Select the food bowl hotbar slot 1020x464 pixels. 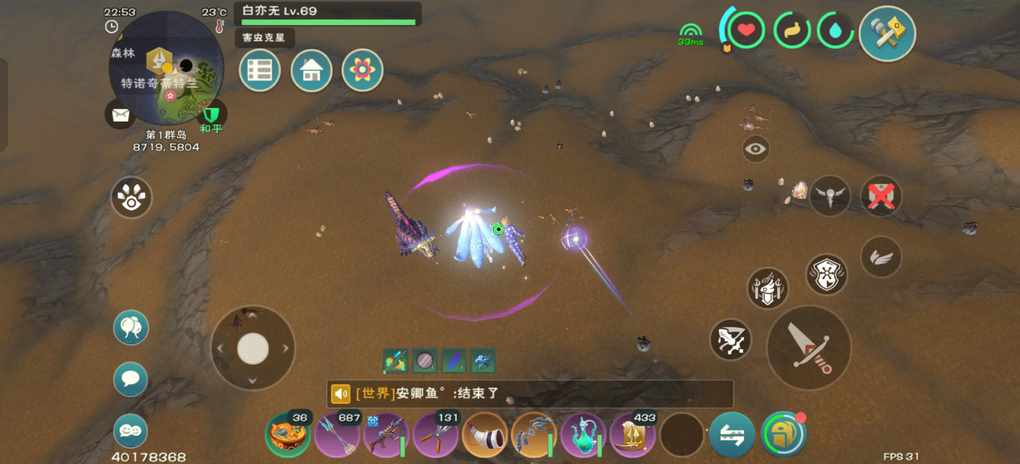tap(287, 434)
